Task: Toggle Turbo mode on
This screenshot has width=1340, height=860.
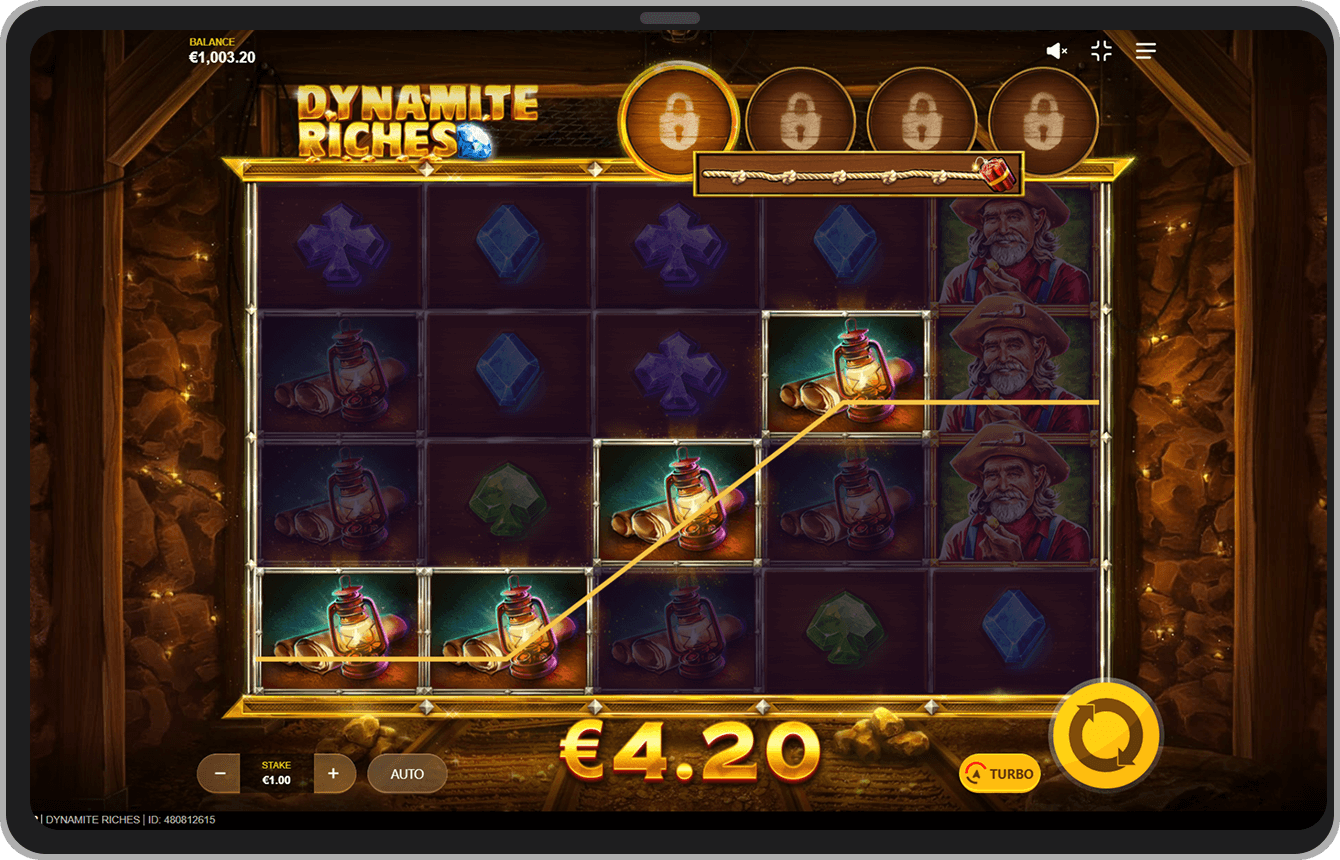Action: click(998, 773)
